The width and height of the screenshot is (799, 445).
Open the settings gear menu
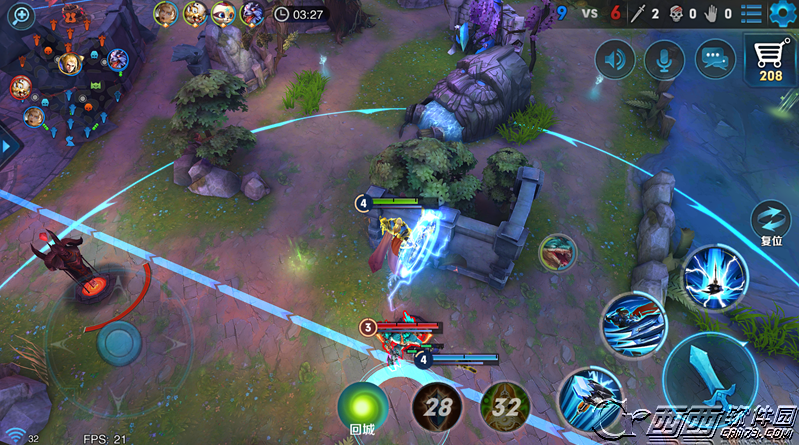[783, 13]
